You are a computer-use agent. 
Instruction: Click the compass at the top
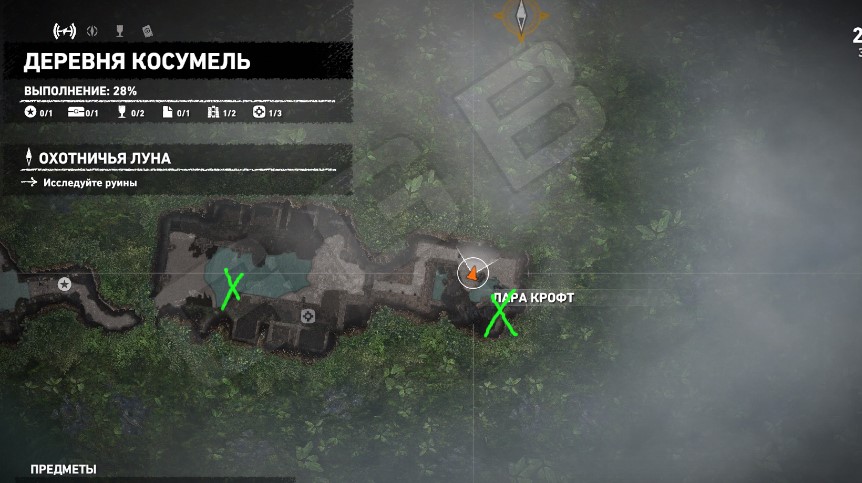520,18
